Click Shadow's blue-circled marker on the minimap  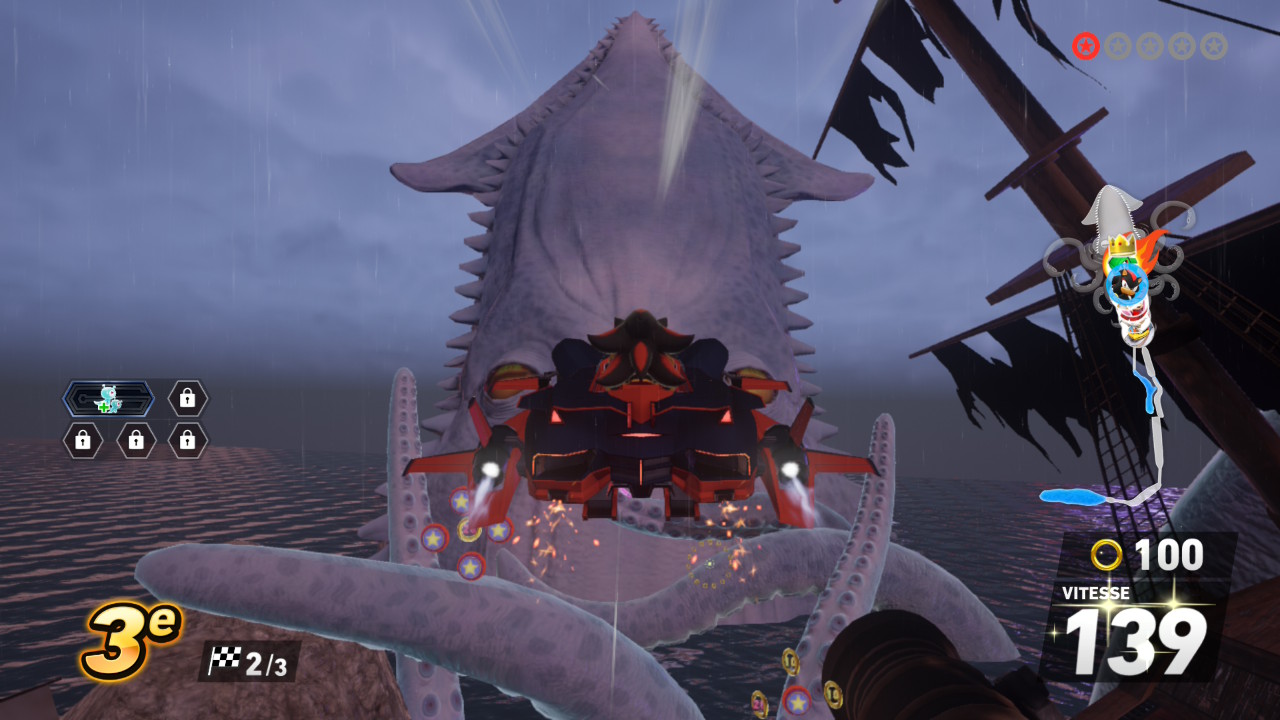point(1127,285)
